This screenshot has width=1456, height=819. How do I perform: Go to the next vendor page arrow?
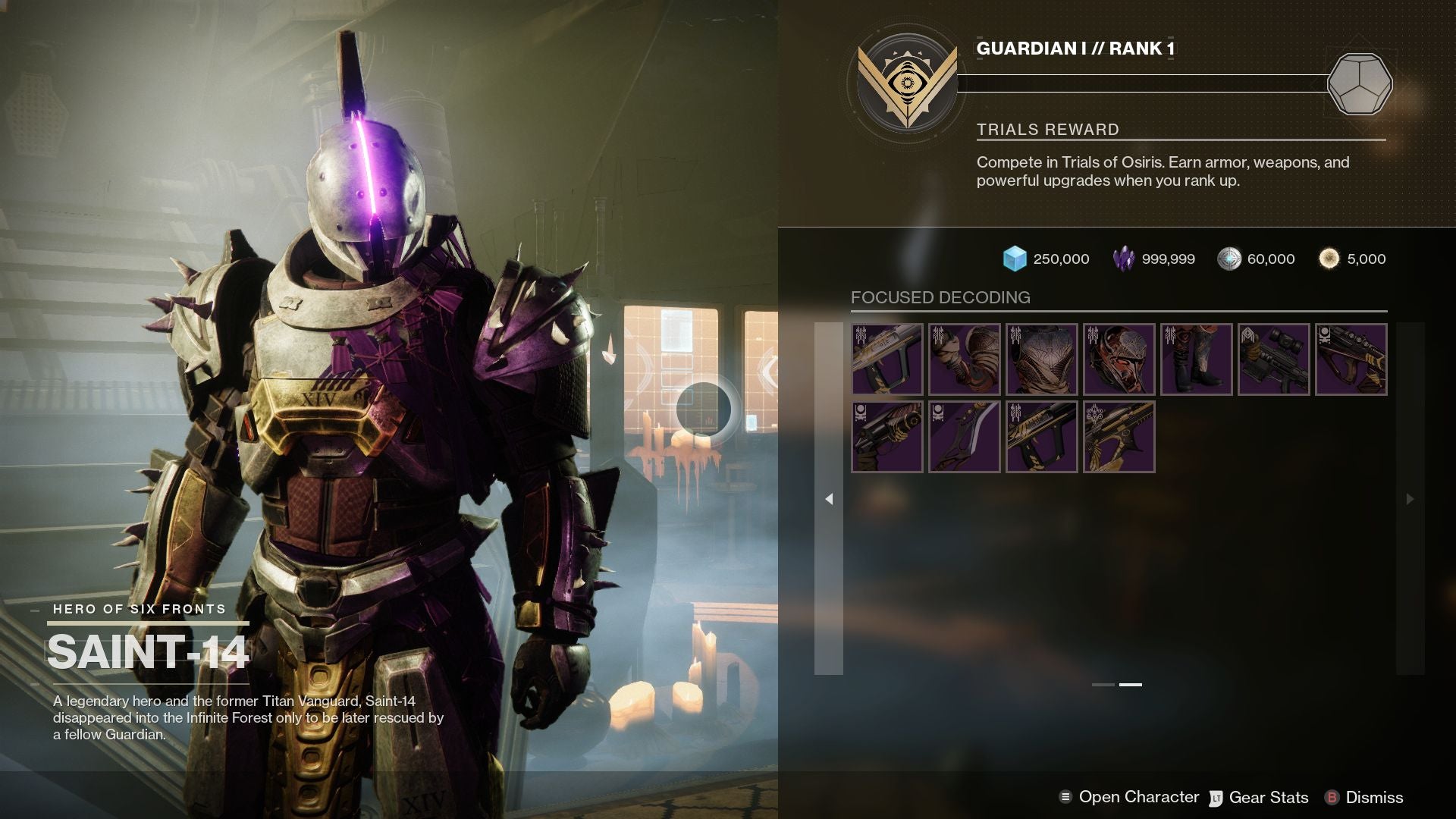(x=1410, y=499)
